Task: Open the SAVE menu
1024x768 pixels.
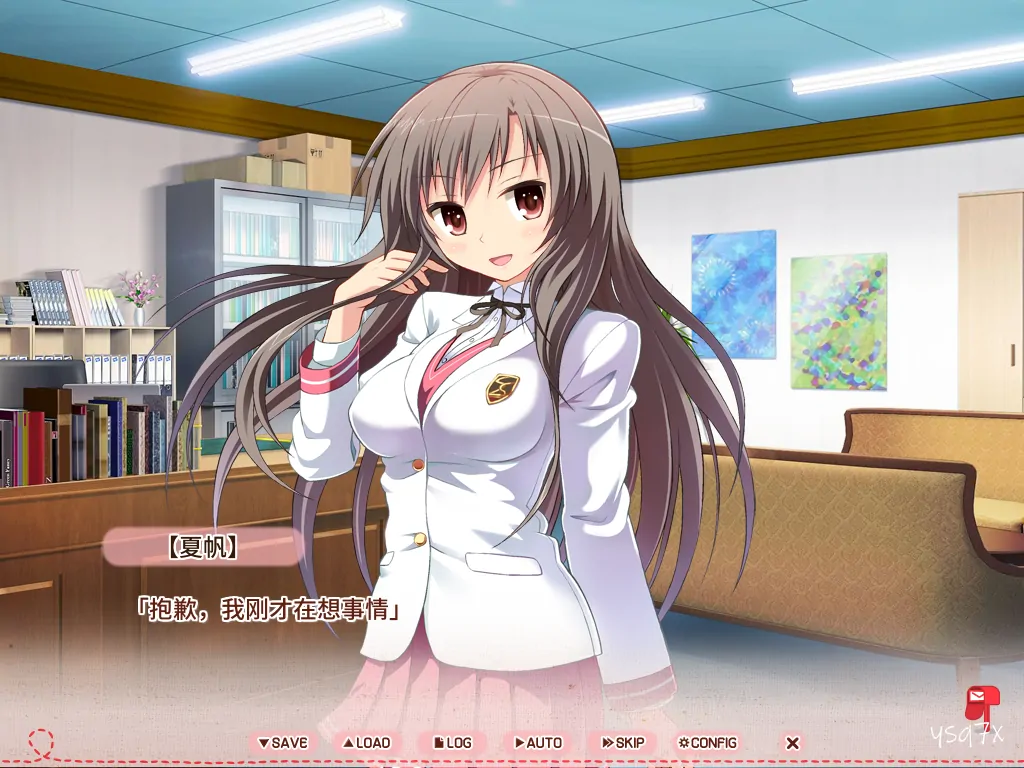Action: (282, 743)
